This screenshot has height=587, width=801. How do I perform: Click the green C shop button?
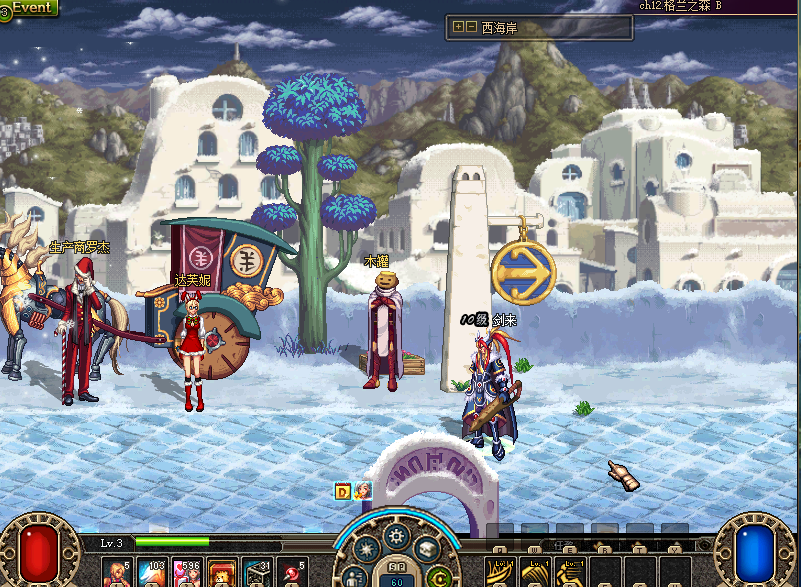pyautogui.click(x=437, y=576)
